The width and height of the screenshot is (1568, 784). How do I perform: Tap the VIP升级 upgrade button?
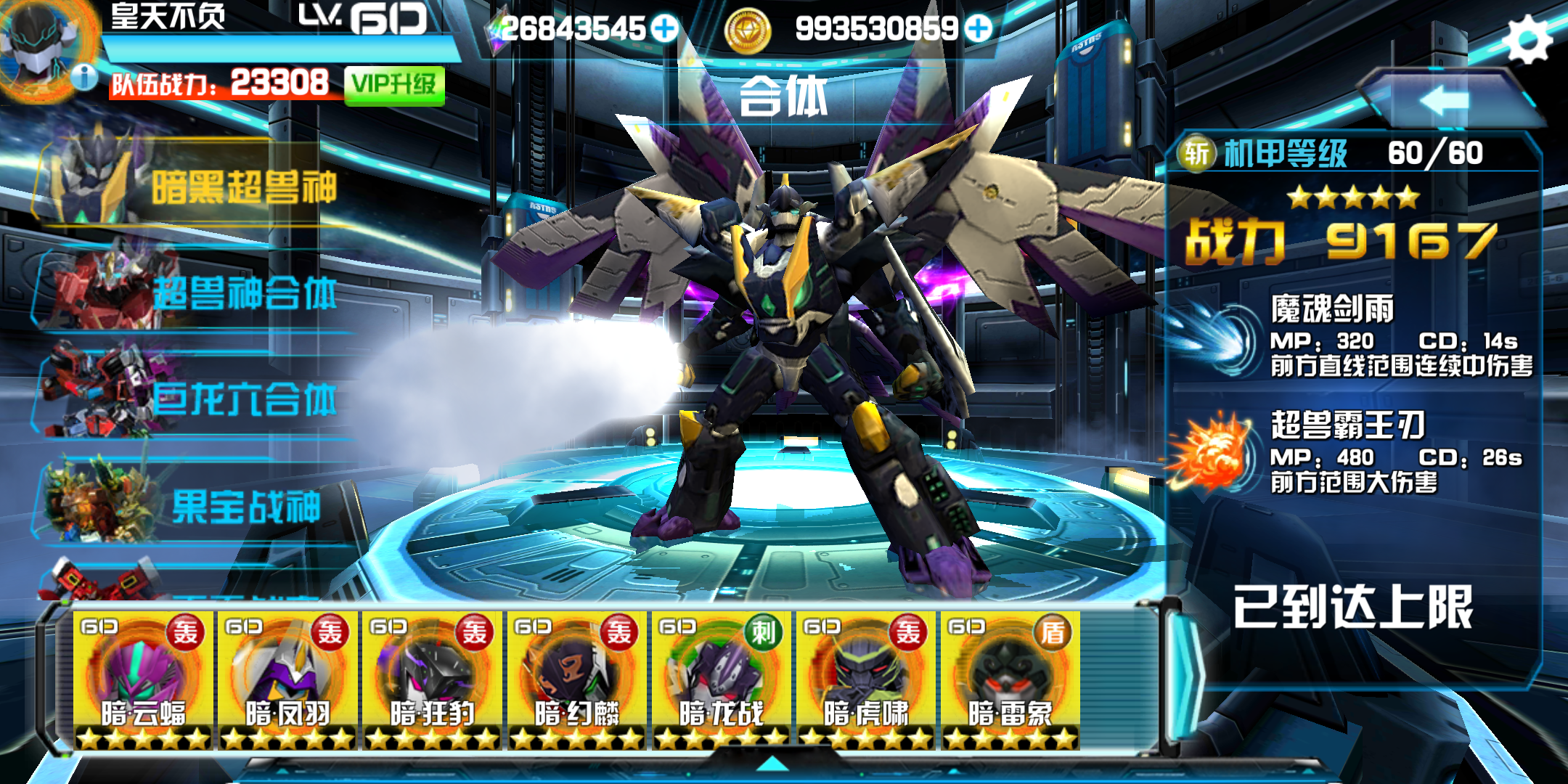coord(394,86)
